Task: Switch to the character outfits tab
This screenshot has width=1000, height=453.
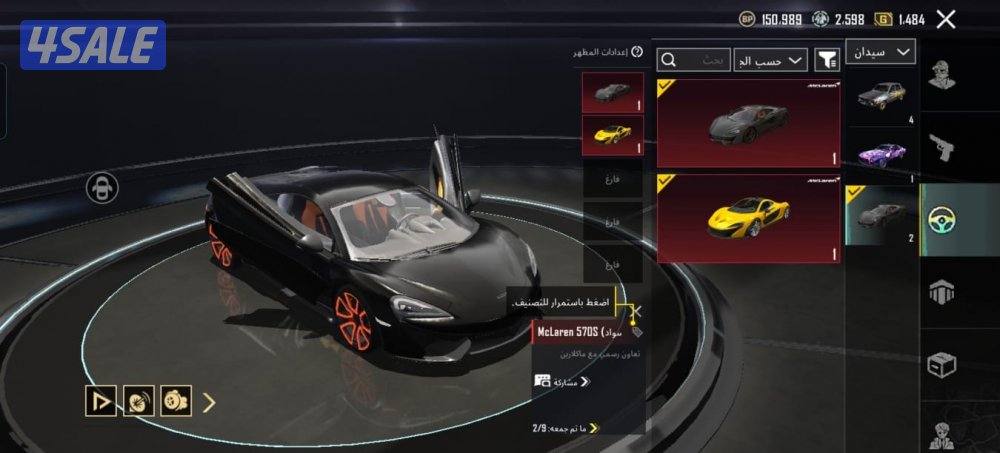Action: (x=941, y=76)
